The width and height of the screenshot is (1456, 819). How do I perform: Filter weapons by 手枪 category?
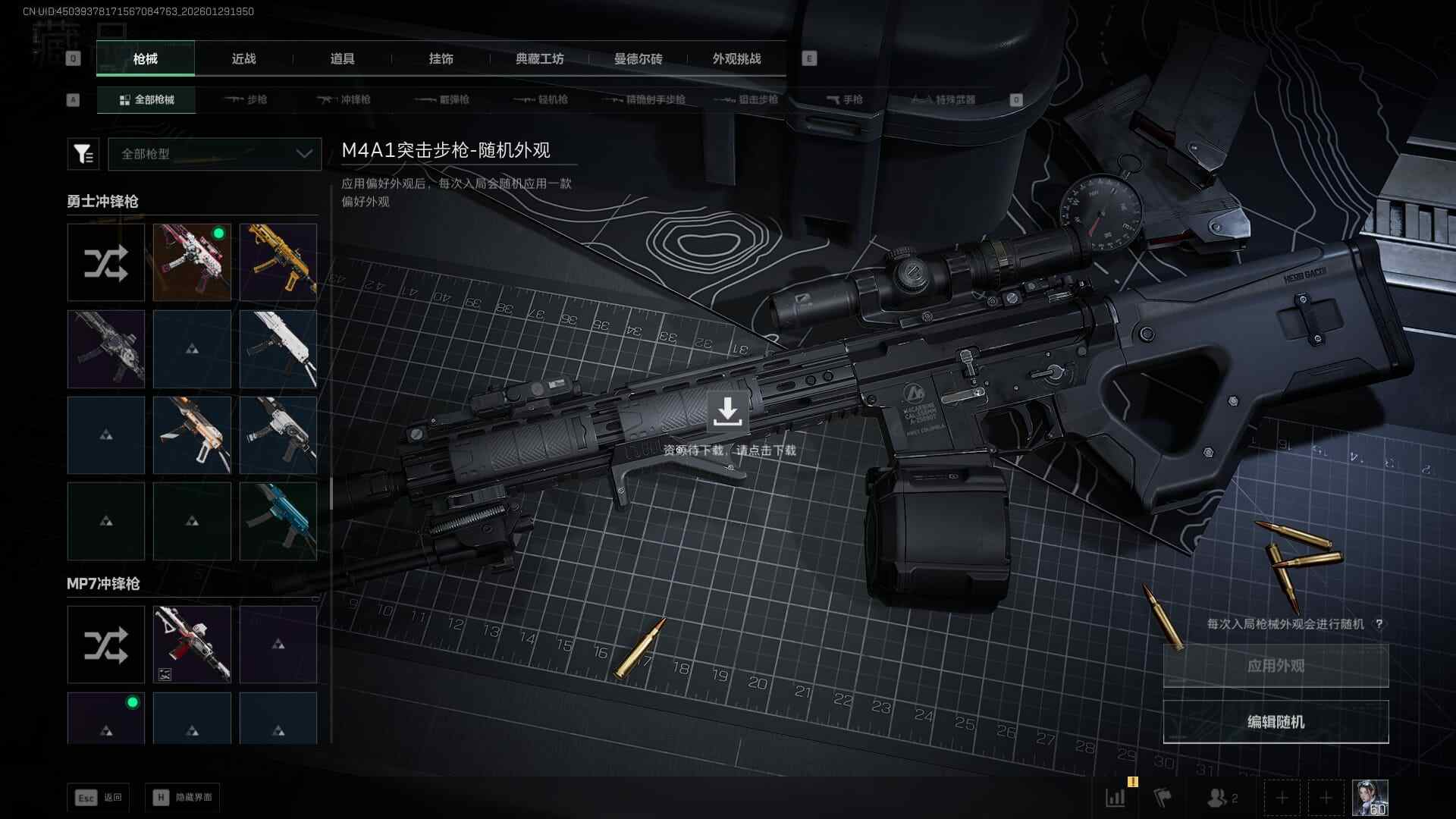pos(844,99)
